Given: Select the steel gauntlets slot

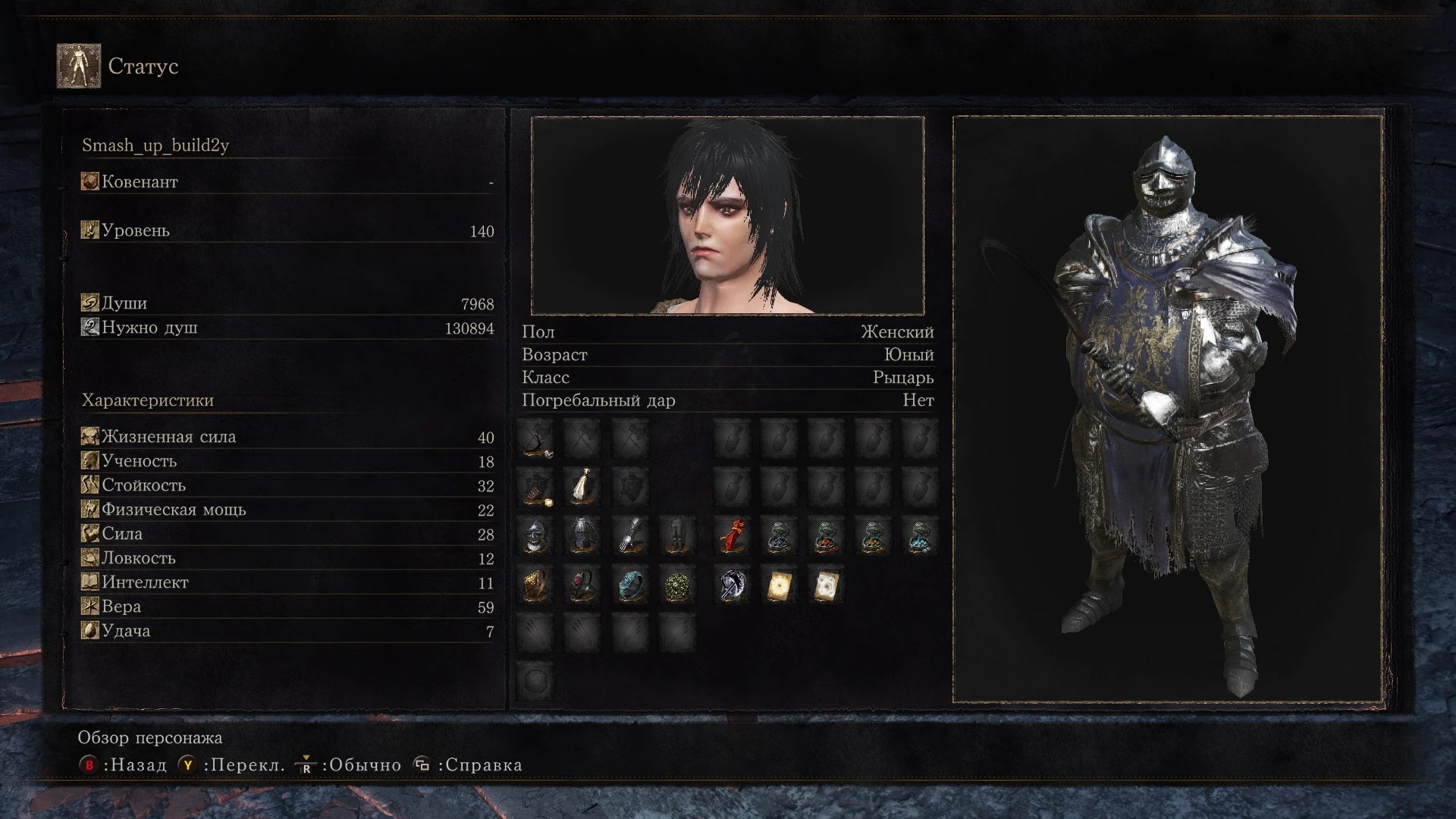Looking at the screenshot, I should [x=630, y=536].
